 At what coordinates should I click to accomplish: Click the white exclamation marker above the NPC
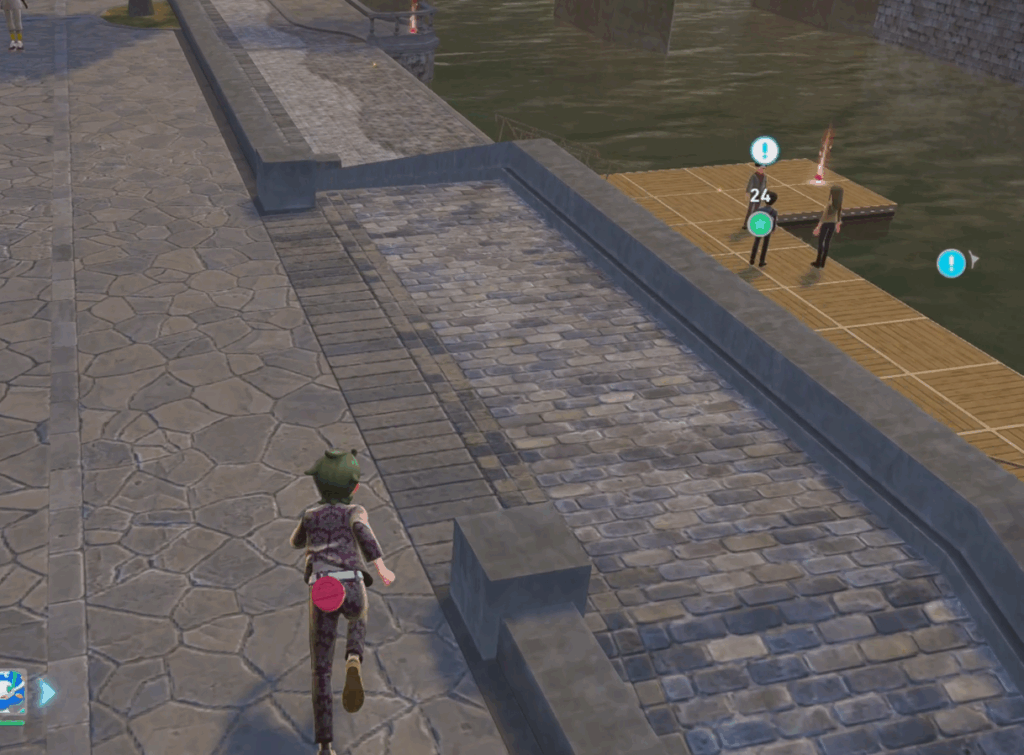coord(765,151)
